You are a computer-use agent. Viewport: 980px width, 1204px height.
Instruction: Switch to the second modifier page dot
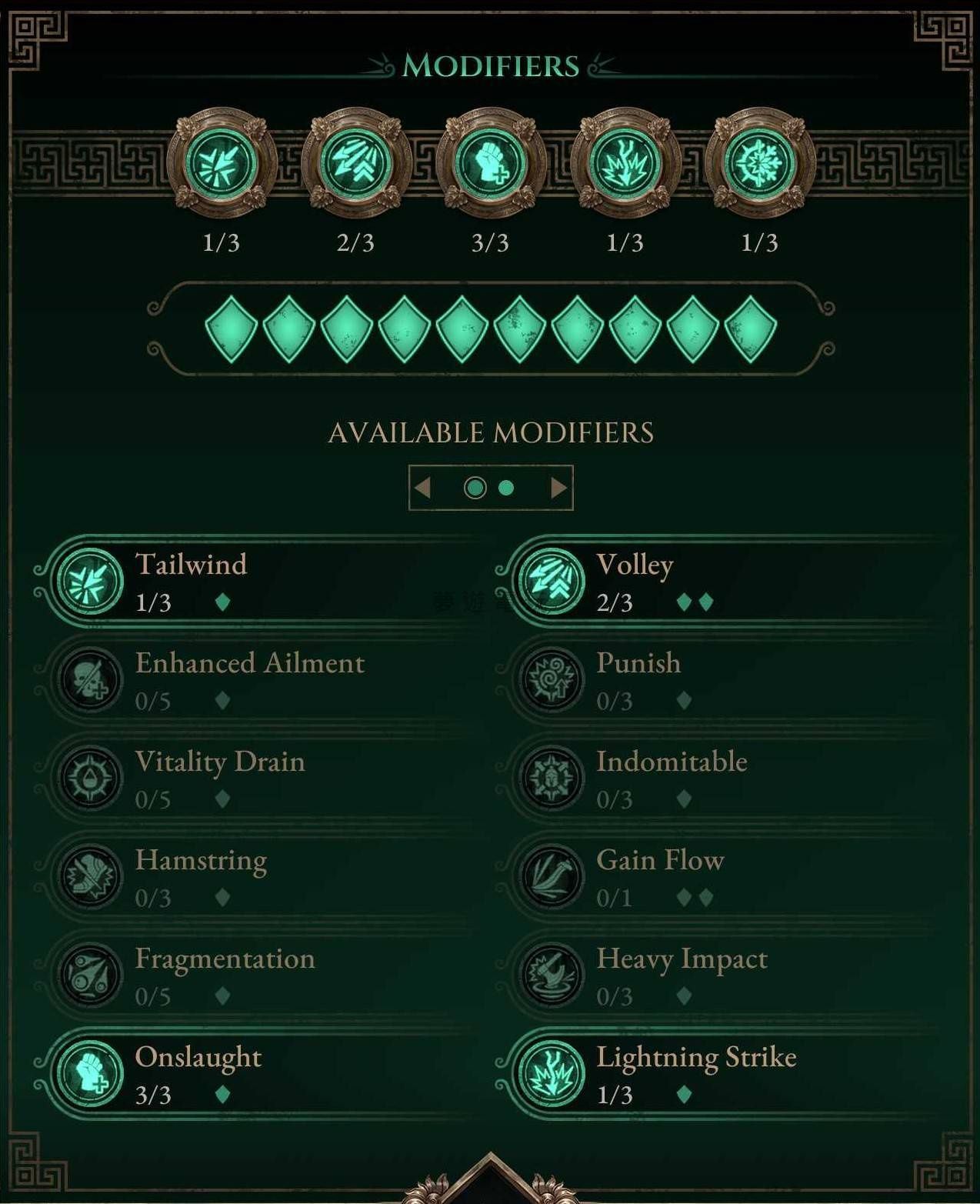(x=506, y=488)
